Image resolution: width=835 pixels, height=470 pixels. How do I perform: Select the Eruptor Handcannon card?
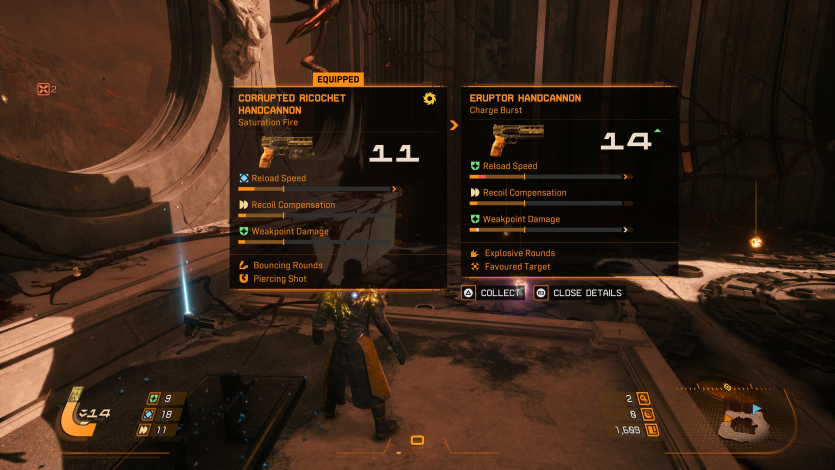[x=569, y=180]
